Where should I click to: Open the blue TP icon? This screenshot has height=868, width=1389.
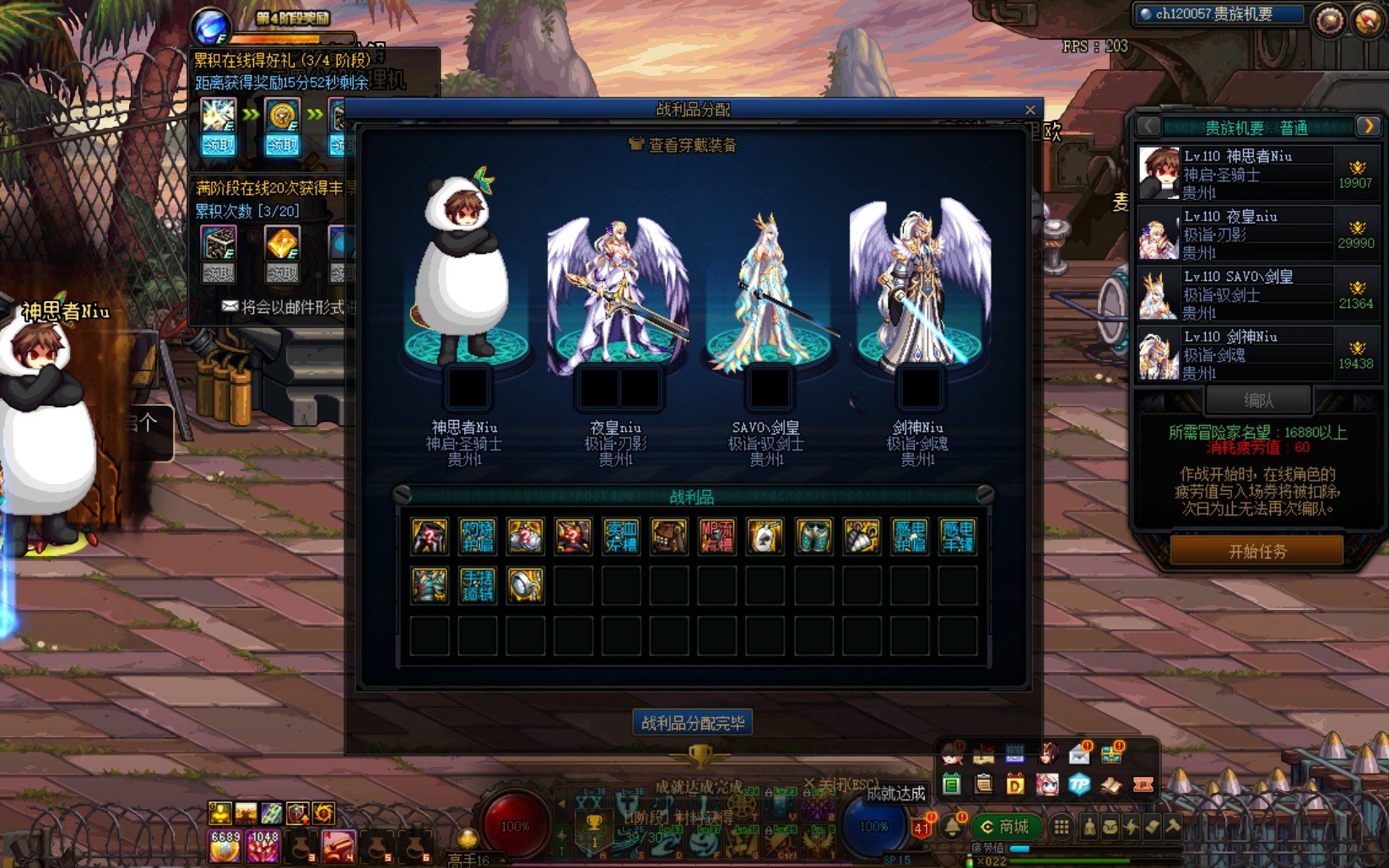point(1079,784)
